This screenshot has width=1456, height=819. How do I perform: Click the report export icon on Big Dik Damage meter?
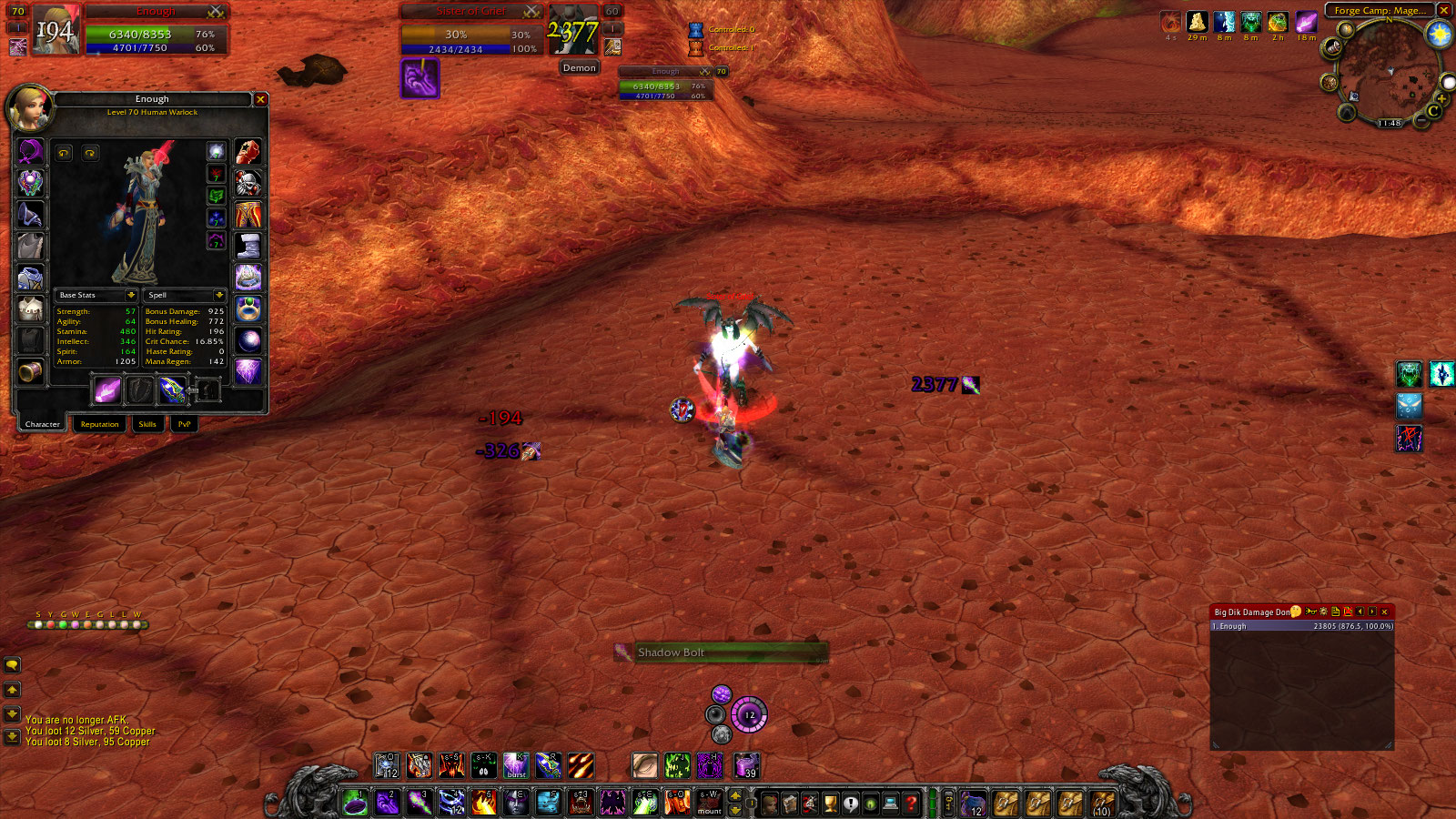pos(1336,612)
